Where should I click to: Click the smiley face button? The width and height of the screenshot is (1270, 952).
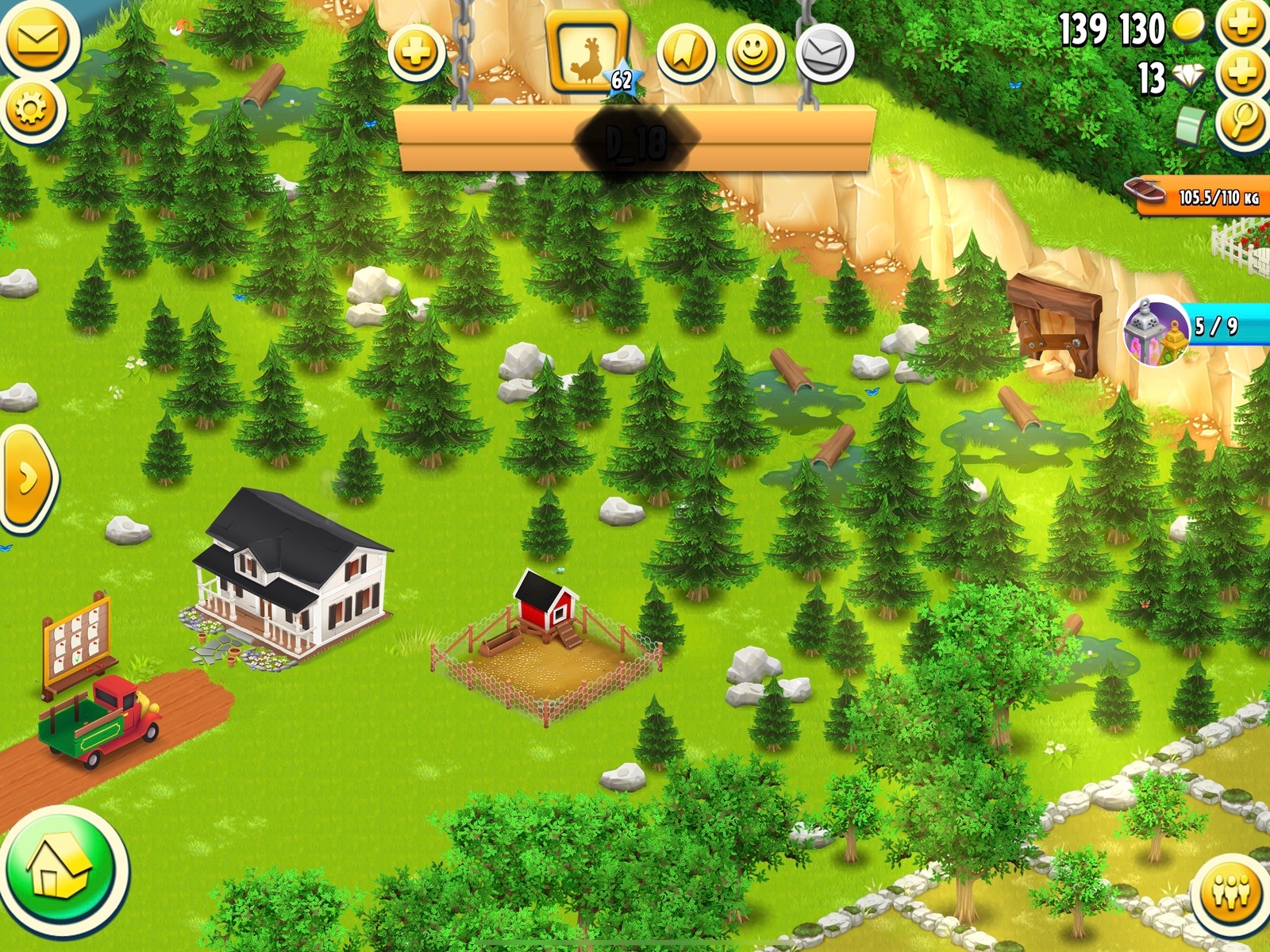tap(755, 53)
